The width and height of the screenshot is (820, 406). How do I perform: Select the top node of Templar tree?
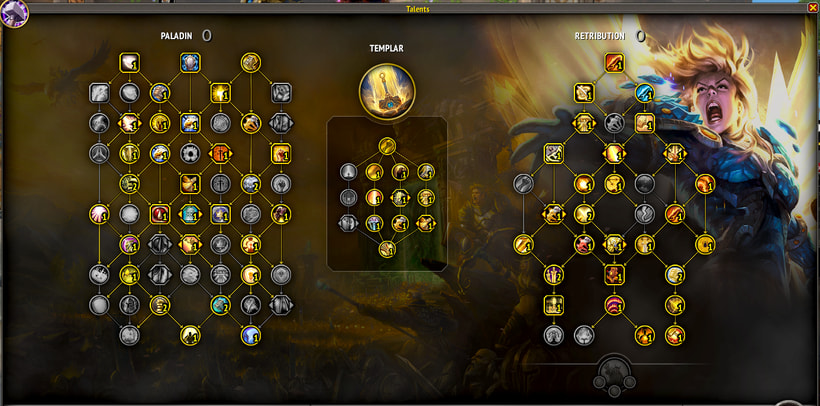(387, 145)
